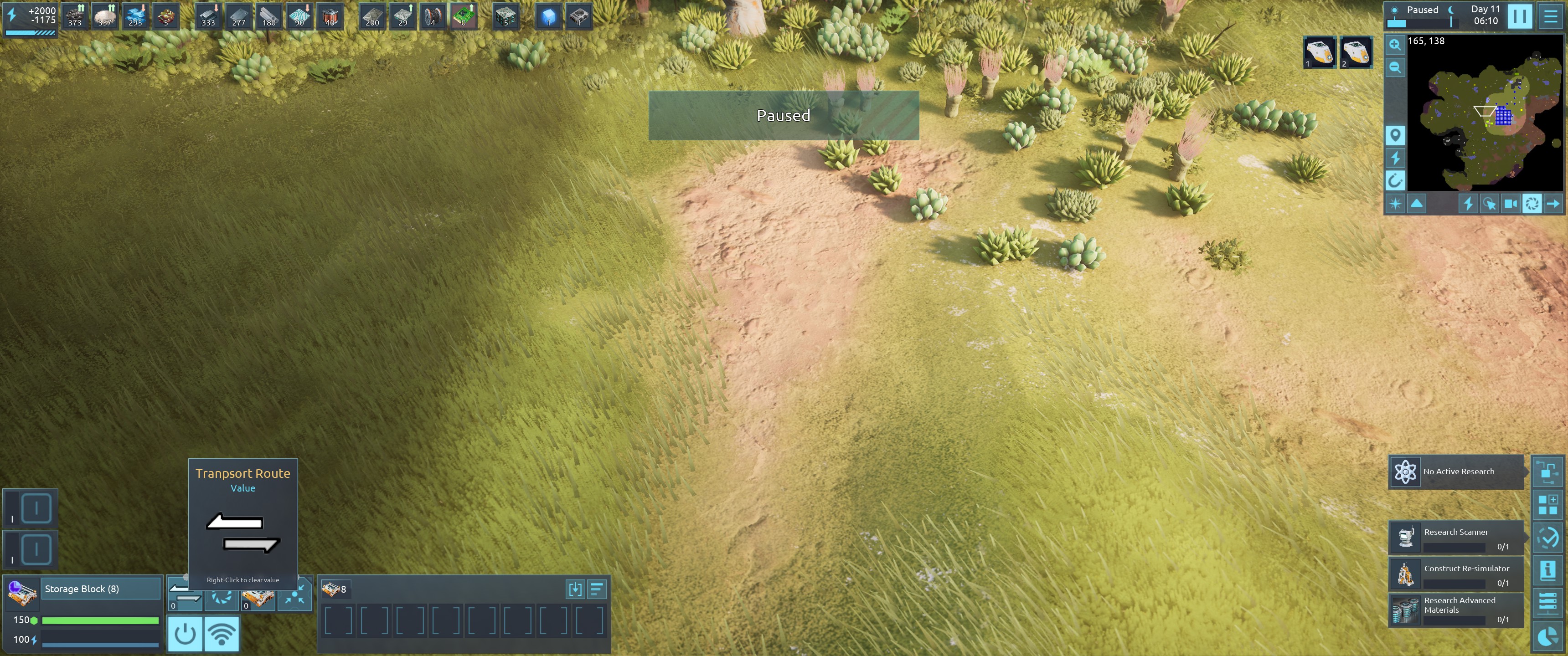Toggle the video camera view button
Viewport: 1568px width, 656px height.
click(x=1510, y=204)
